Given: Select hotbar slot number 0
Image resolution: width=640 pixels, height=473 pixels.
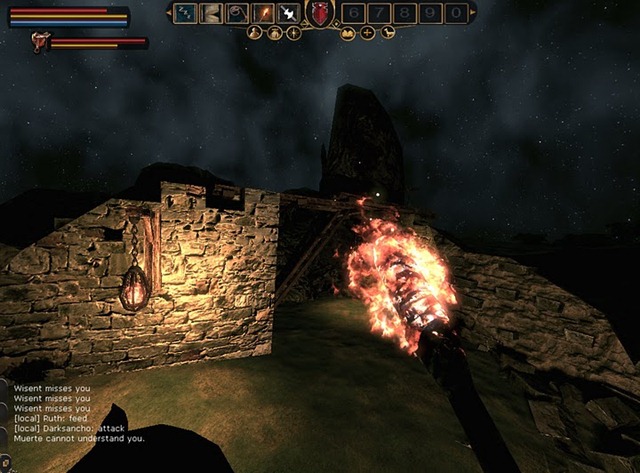Looking at the screenshot, I should click(456, 13).
